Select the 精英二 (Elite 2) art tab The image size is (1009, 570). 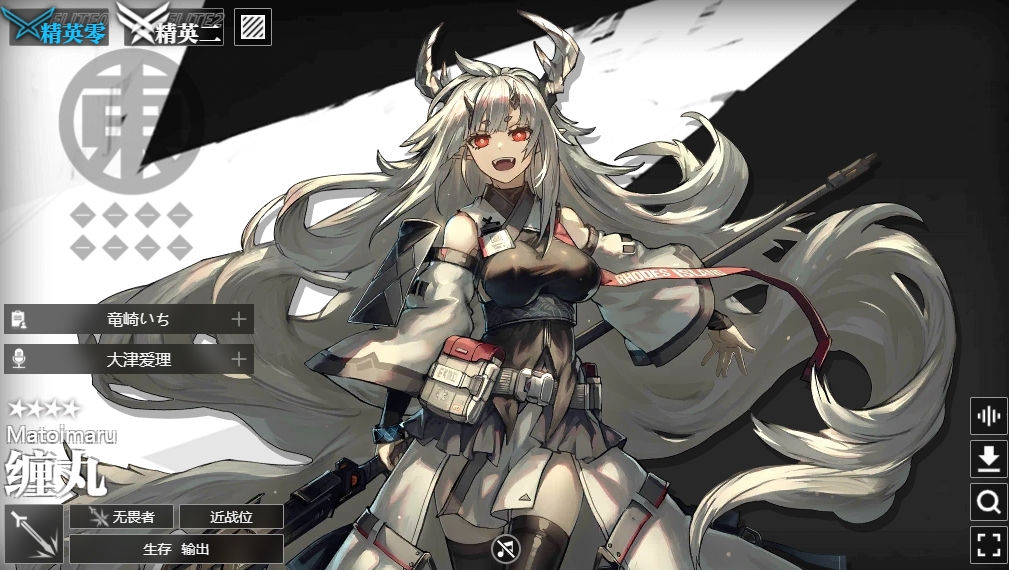click(x=173, y=26)
